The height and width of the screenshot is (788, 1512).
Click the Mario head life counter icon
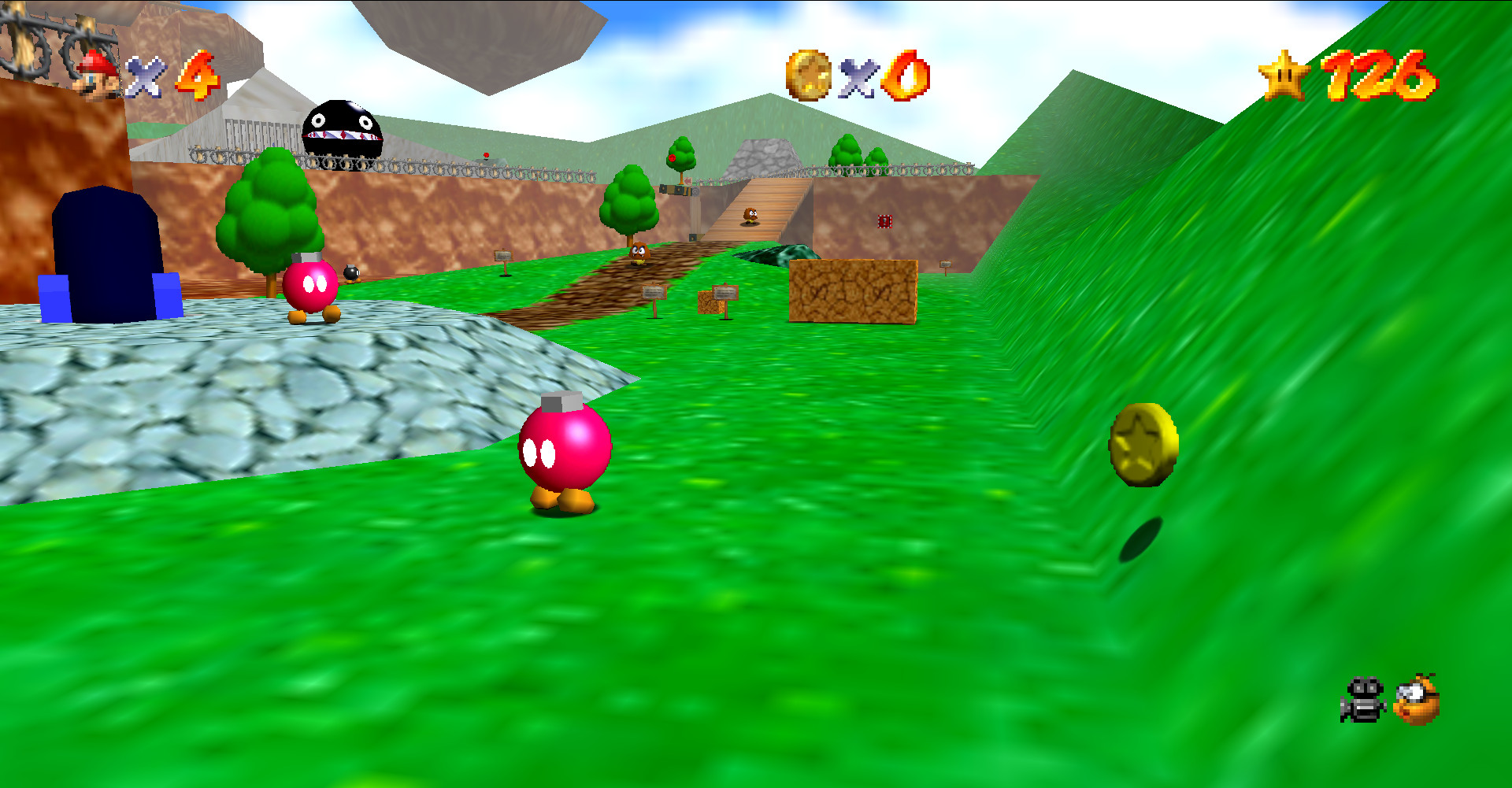coord(94,75)
